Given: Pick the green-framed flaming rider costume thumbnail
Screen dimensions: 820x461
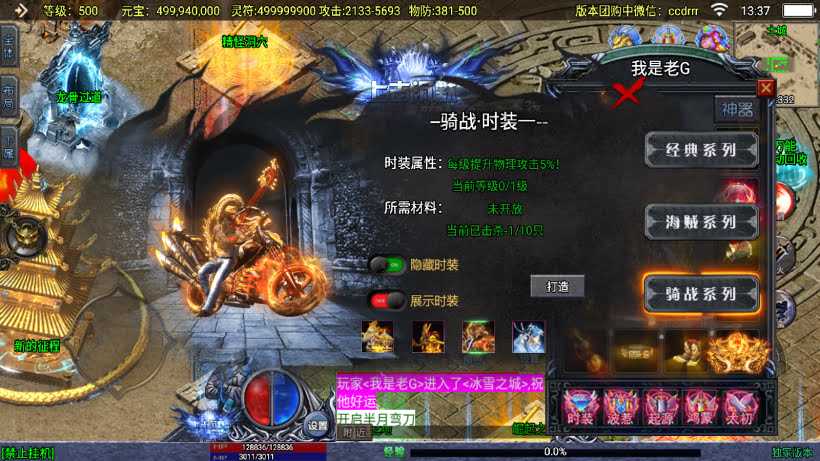Looking at the screenshot, I should (x=478, y=337).
